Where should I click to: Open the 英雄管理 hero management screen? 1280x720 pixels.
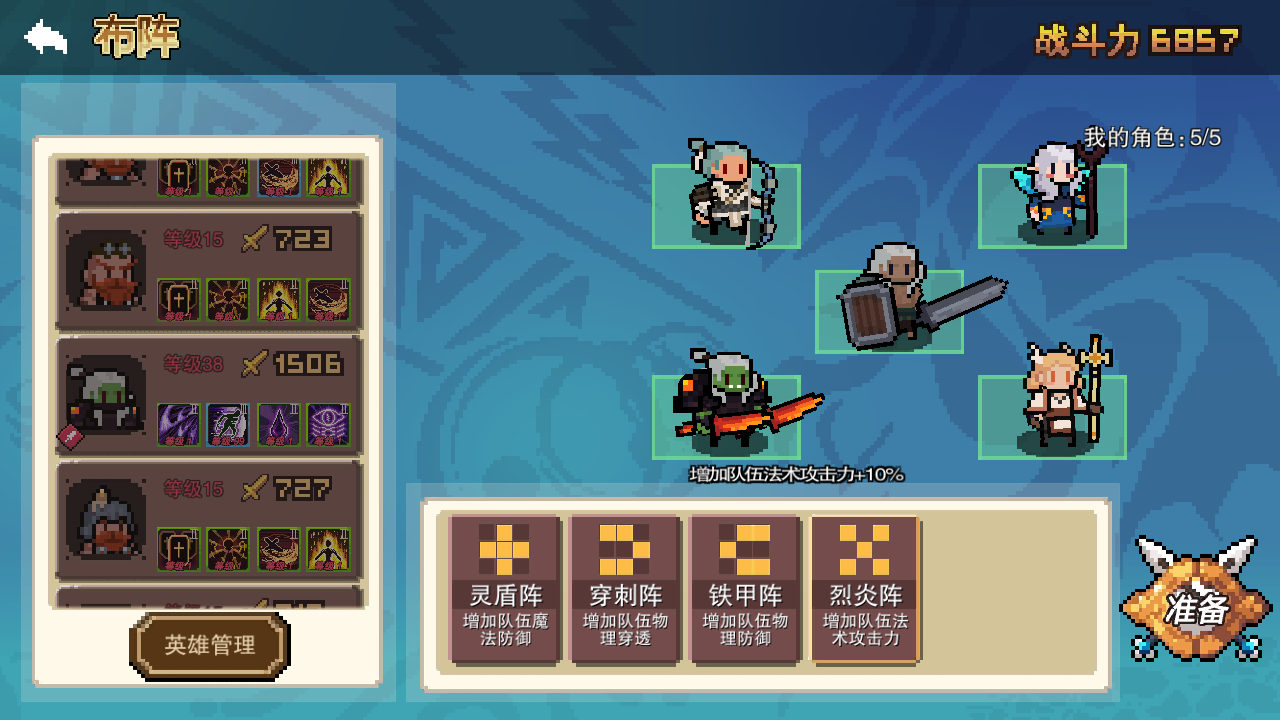tap(210, 646)
